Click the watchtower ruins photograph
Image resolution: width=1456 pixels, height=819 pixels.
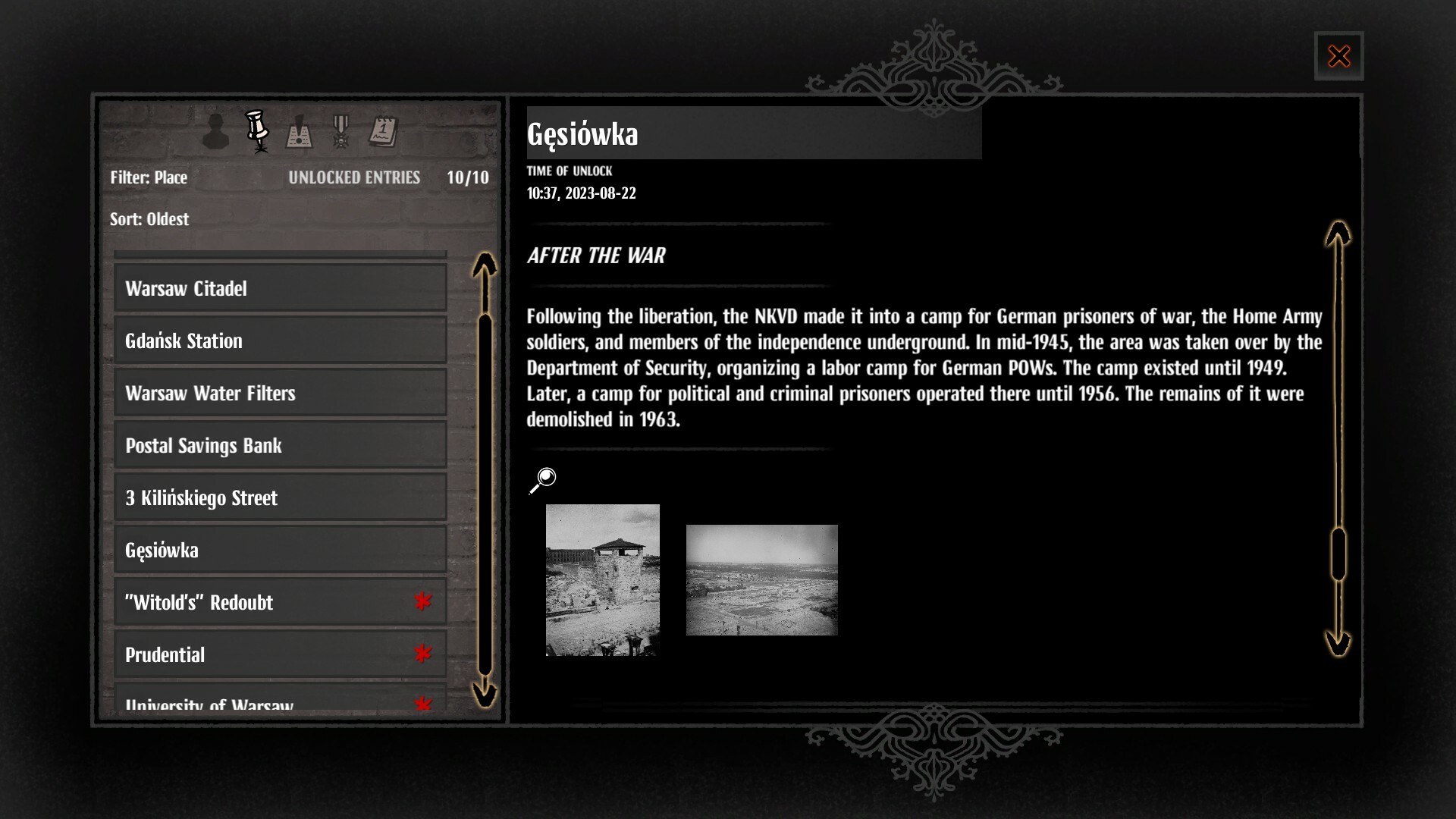tap(601, 581)
